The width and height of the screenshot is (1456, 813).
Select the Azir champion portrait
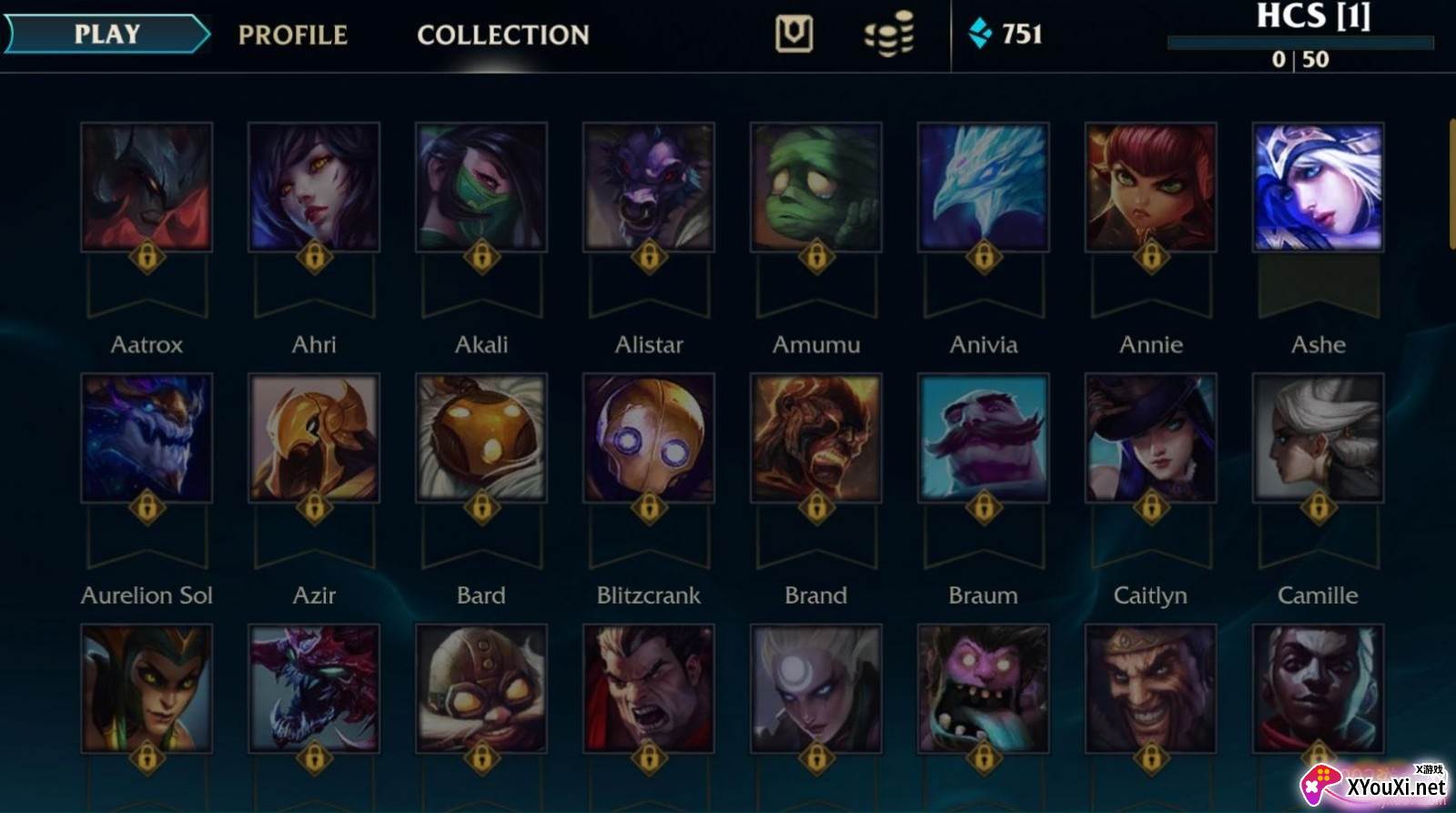(314, 438)
